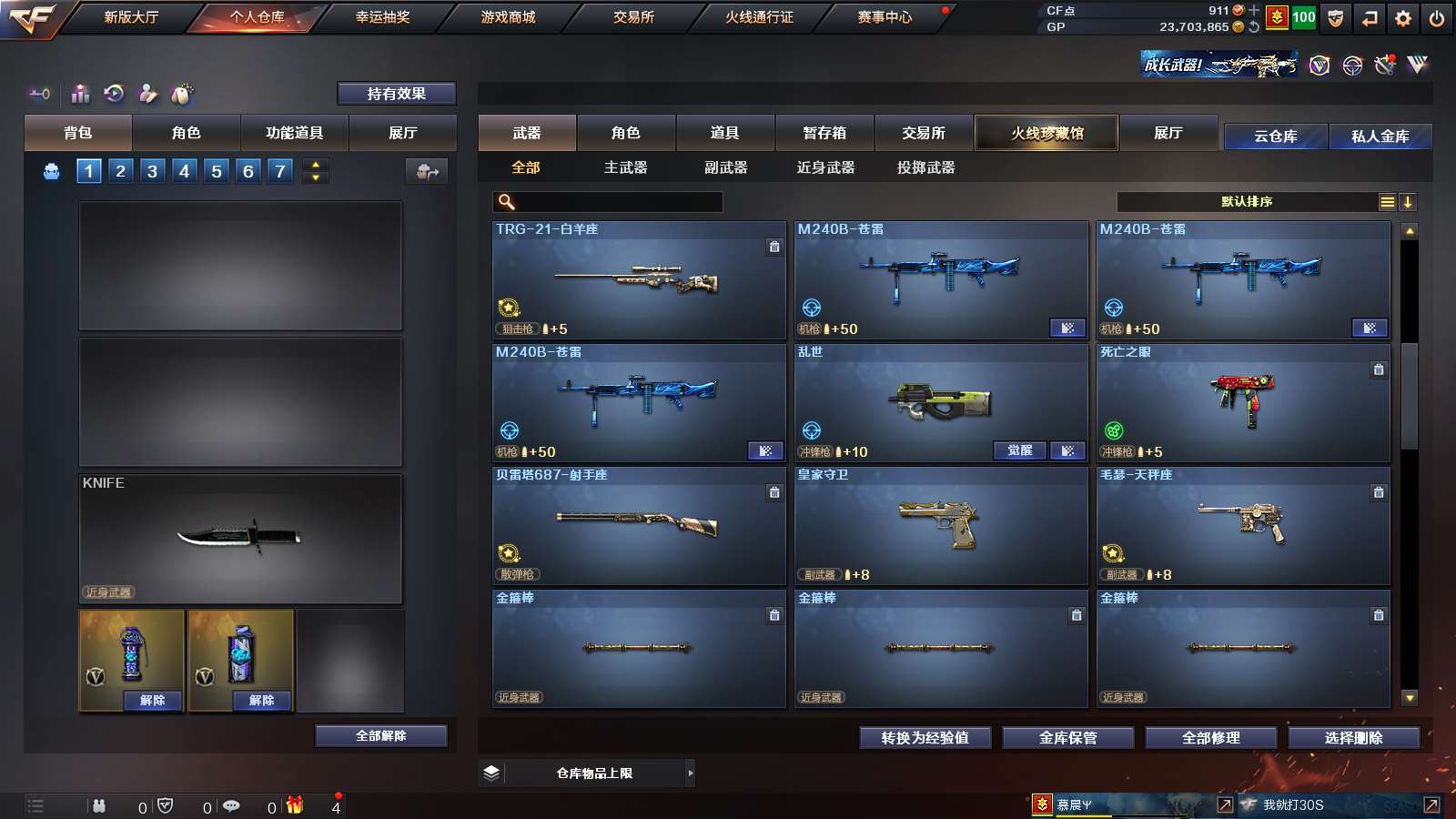The image size is (1456, 819).
Task: Click the 全部修理 repair button
Action: click(1210, 738)
